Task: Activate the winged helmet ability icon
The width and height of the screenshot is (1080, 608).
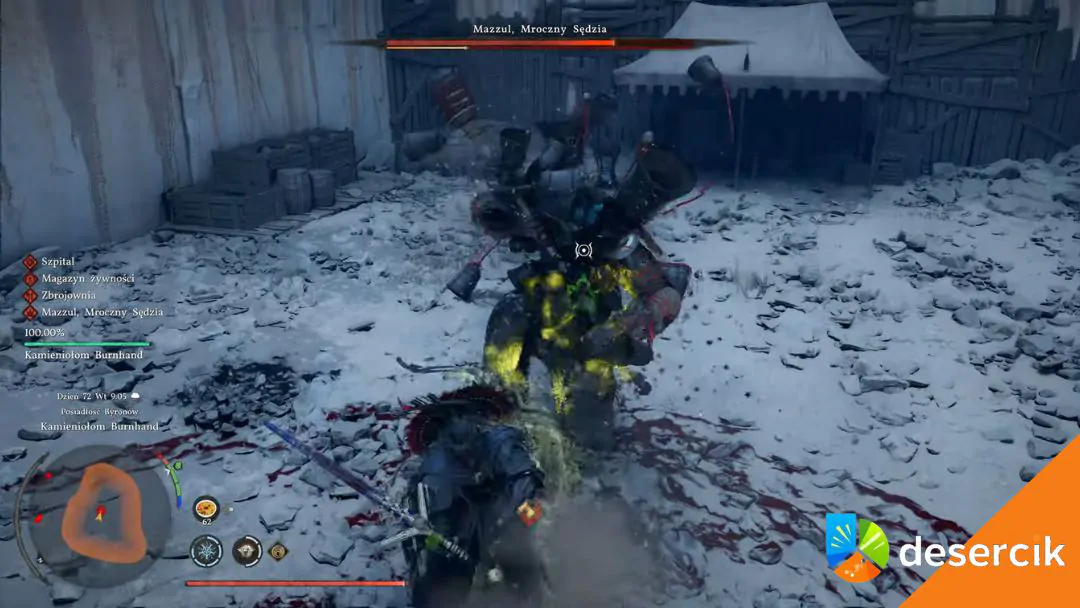Action: pos(246,550)
